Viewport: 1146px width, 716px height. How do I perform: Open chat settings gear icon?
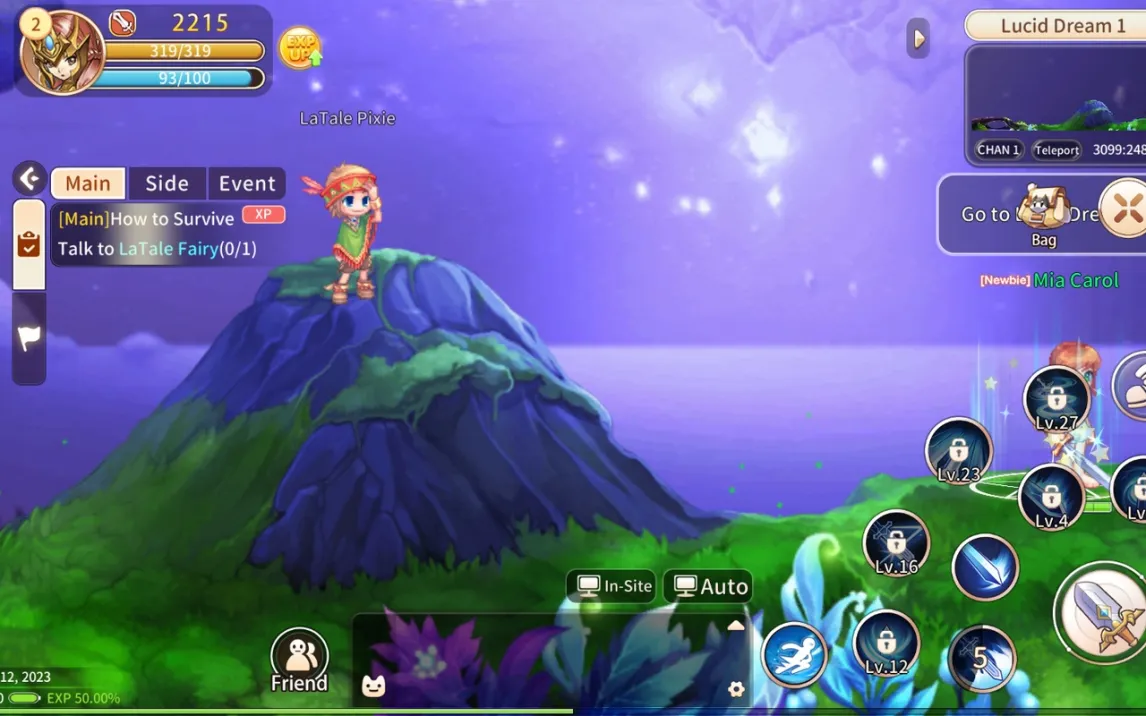[x=736, y=689]
